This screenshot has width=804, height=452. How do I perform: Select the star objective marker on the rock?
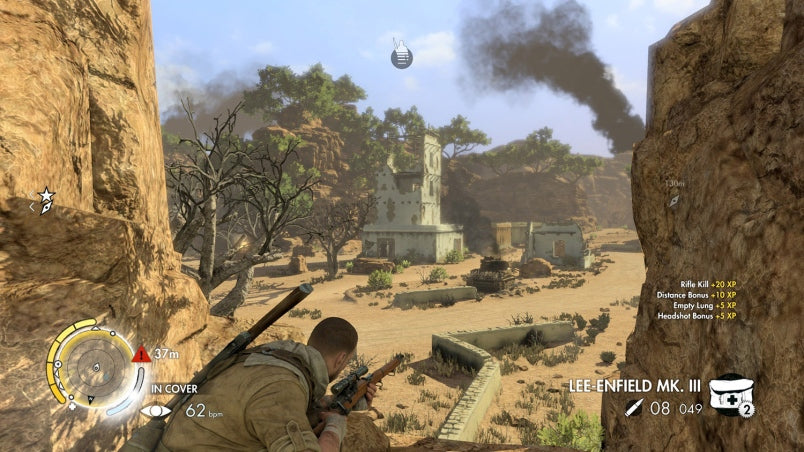pyautogui.click(x=46, y=201)
